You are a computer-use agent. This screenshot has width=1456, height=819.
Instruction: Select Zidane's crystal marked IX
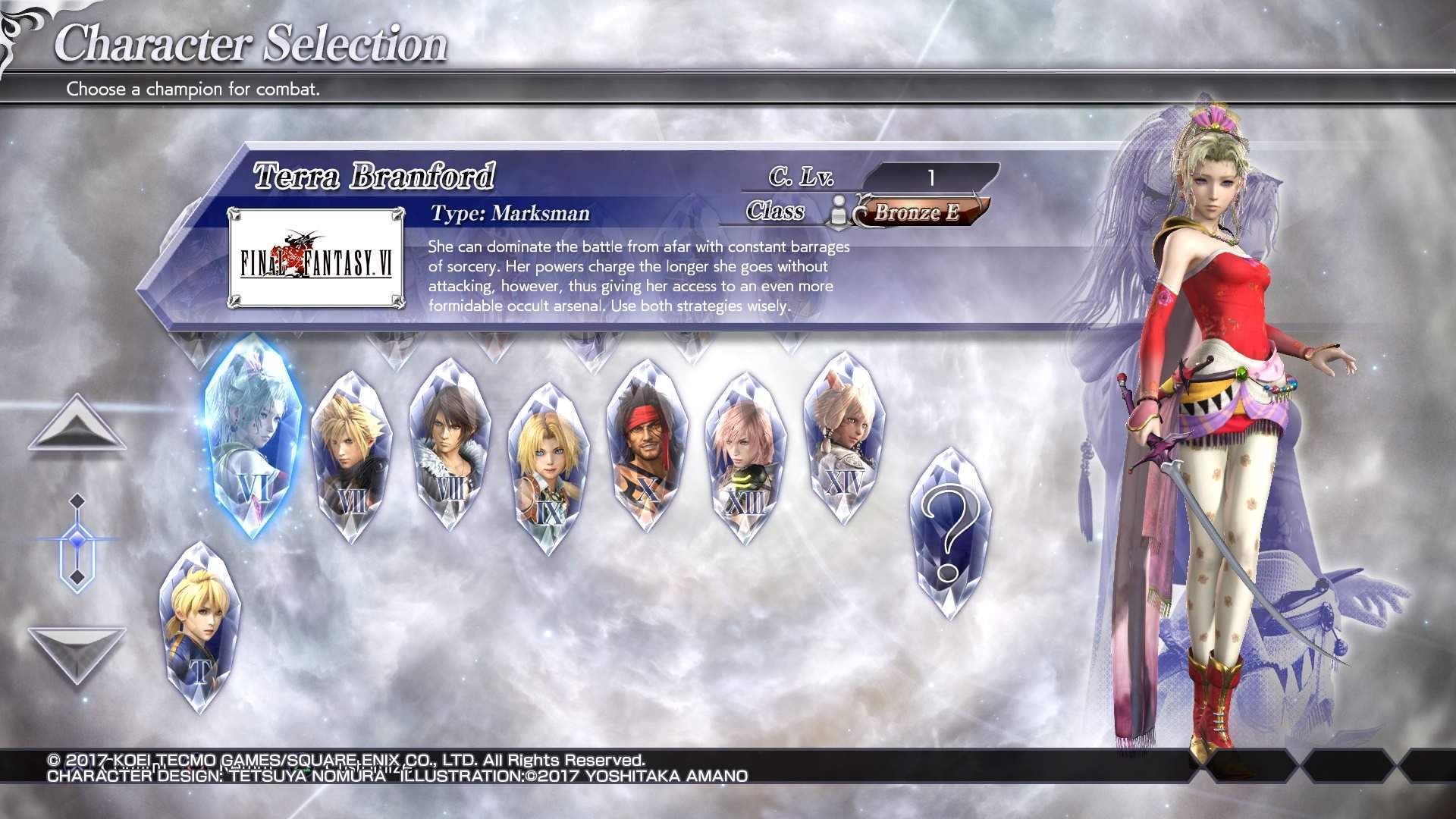548,468
